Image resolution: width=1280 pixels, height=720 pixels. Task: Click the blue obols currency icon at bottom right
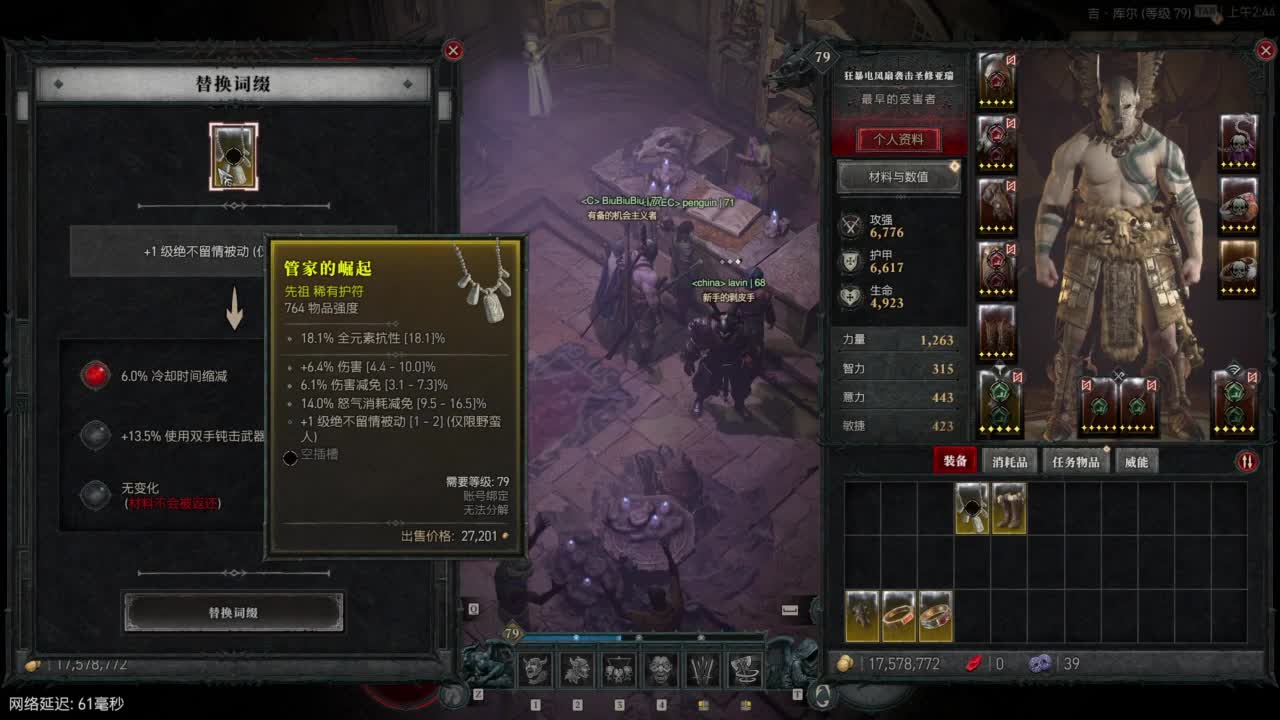coord(1041,663)
